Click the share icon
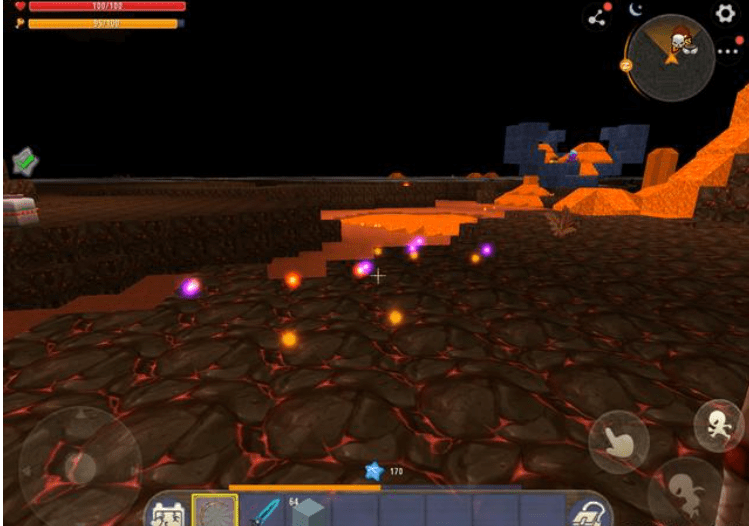749x526 pixels. click(598, 17)
